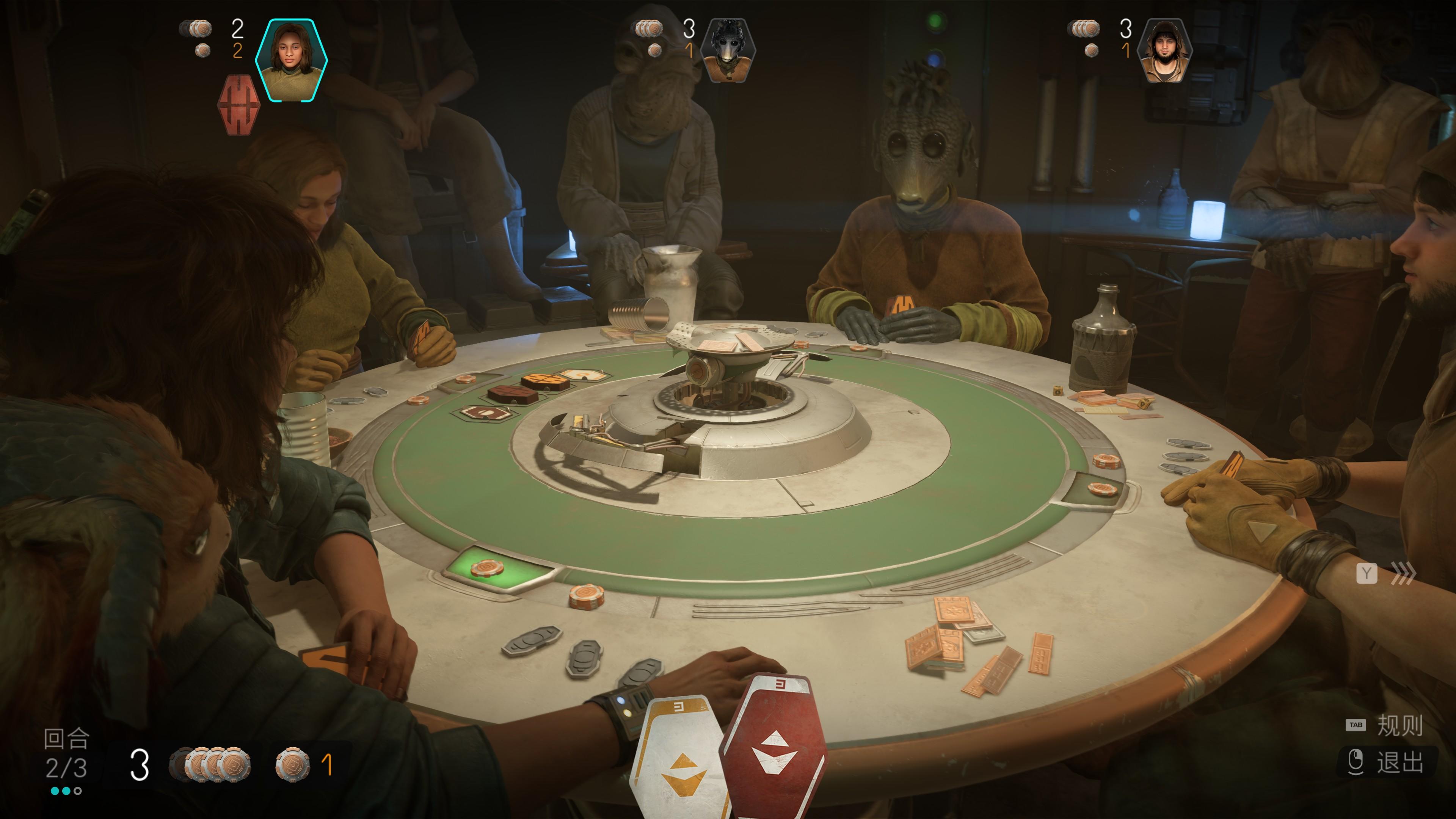Image resolution: width=1456 pixels, height=819 pixels.
Task: Inspect the red hexagonal shift token
Action: click(238, 105)
